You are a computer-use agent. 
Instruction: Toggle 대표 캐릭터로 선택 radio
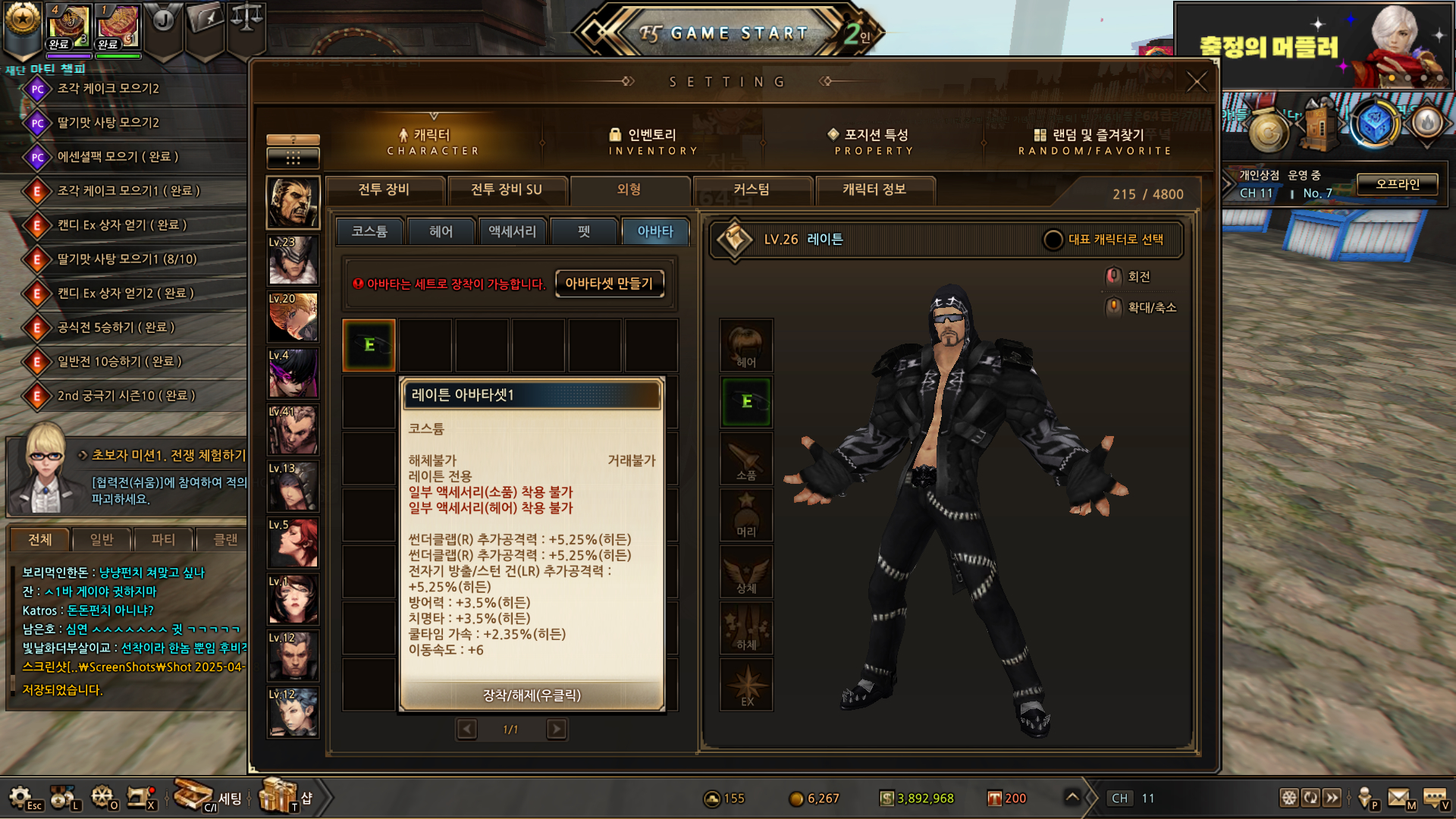(1053, 240)
